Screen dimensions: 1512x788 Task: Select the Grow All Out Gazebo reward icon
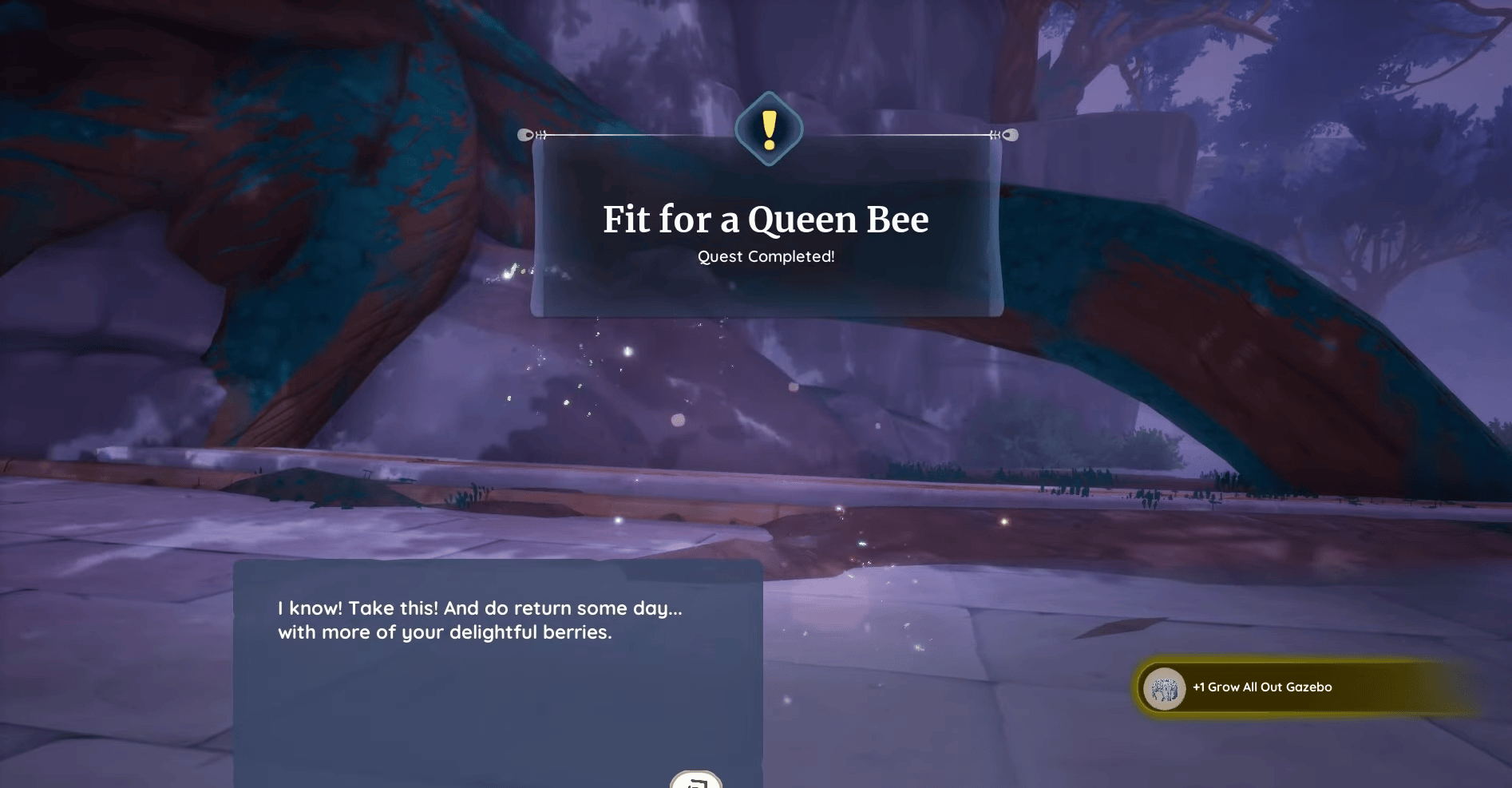pyautogui.click(x=1165, y=687)
